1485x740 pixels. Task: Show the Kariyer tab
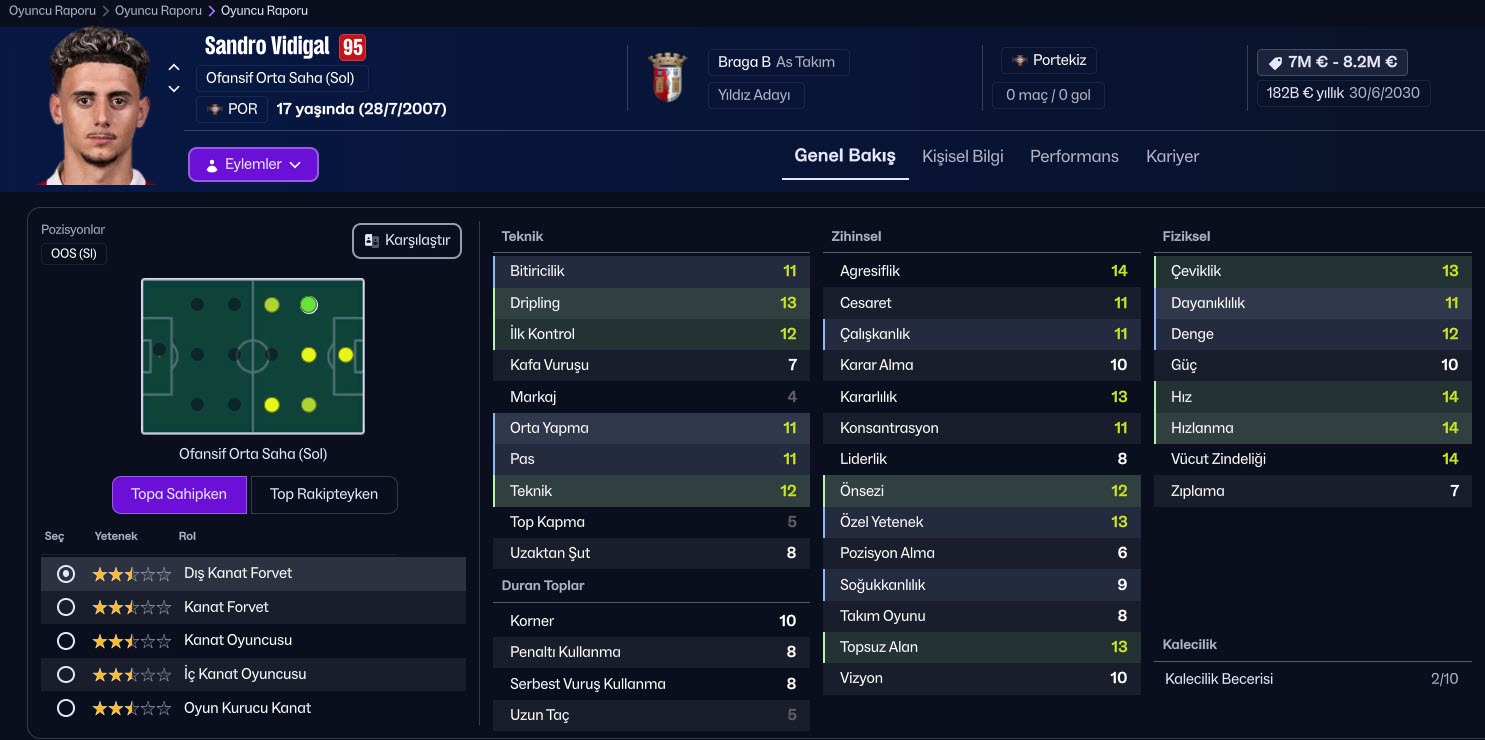[1172, 156]
